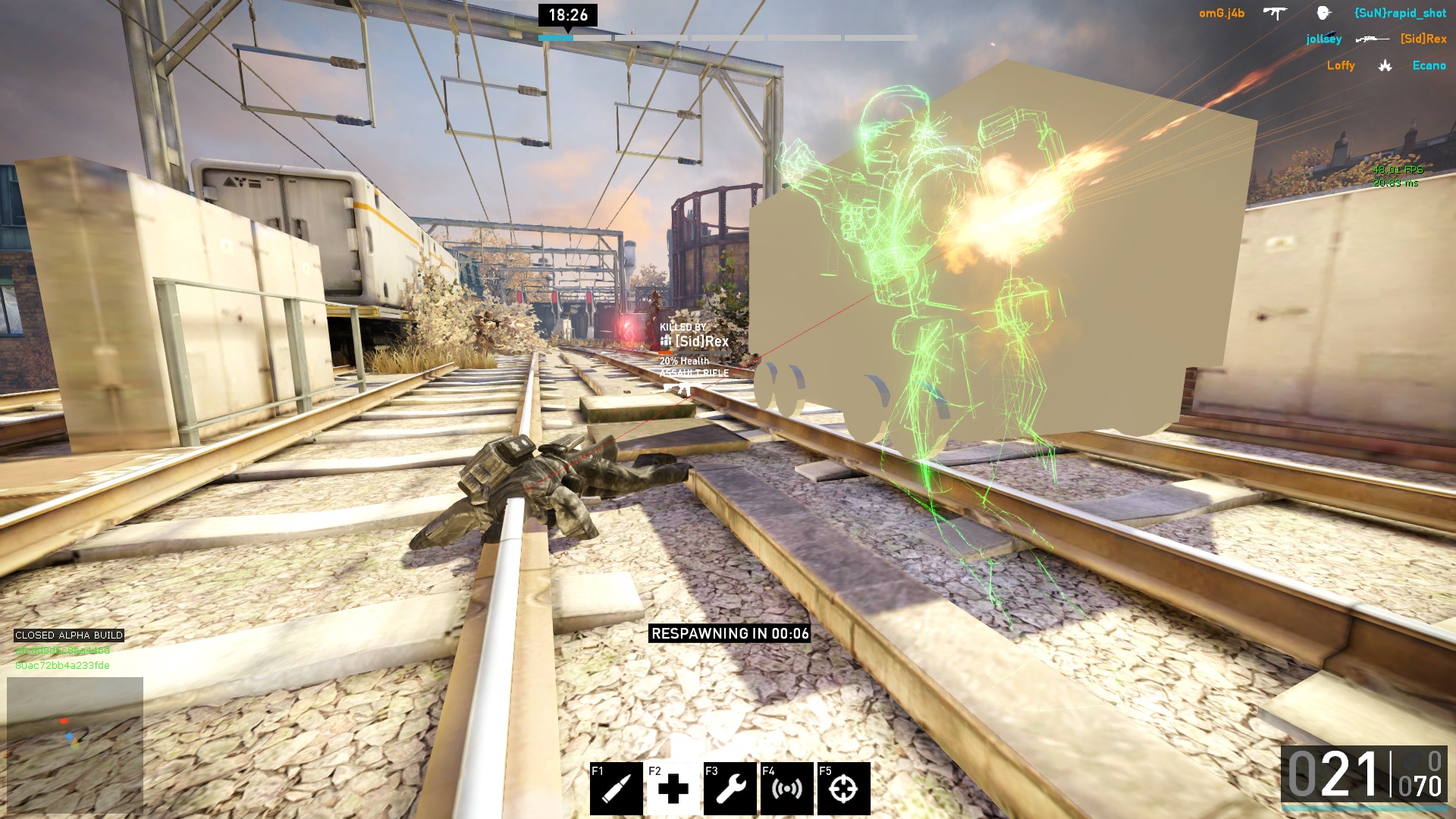Click the omG.j4b kill feed entry
The image size is (1456, 819).
pyautogui.click(x=1221, y=14)
